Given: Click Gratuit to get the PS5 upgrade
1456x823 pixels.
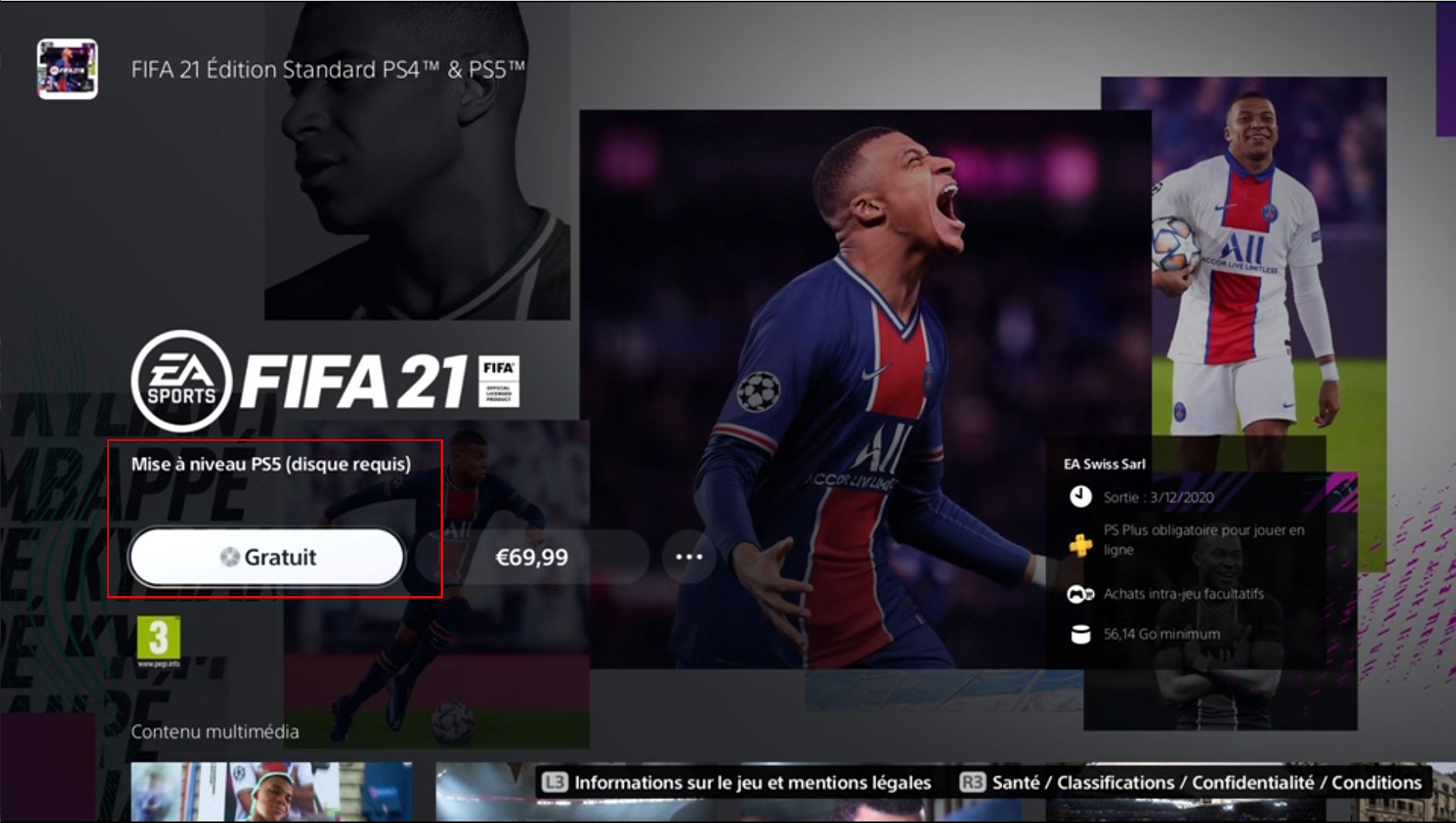Looking at the screenshot, I should pyautogui.click(x=269, y=557).
